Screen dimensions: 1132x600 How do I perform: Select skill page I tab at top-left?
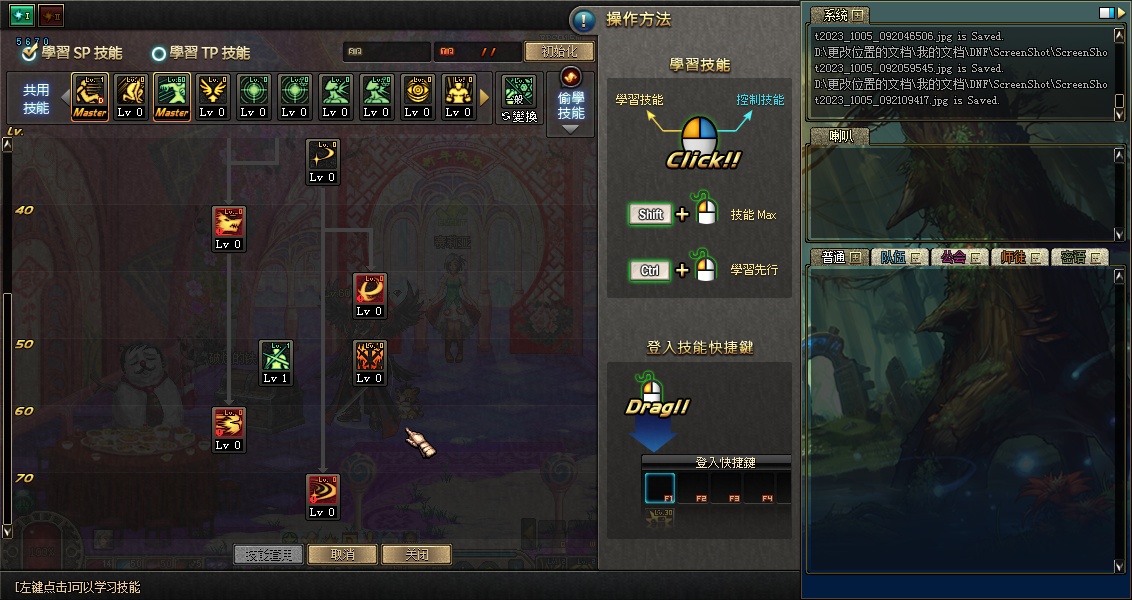(x=22, y=15)
